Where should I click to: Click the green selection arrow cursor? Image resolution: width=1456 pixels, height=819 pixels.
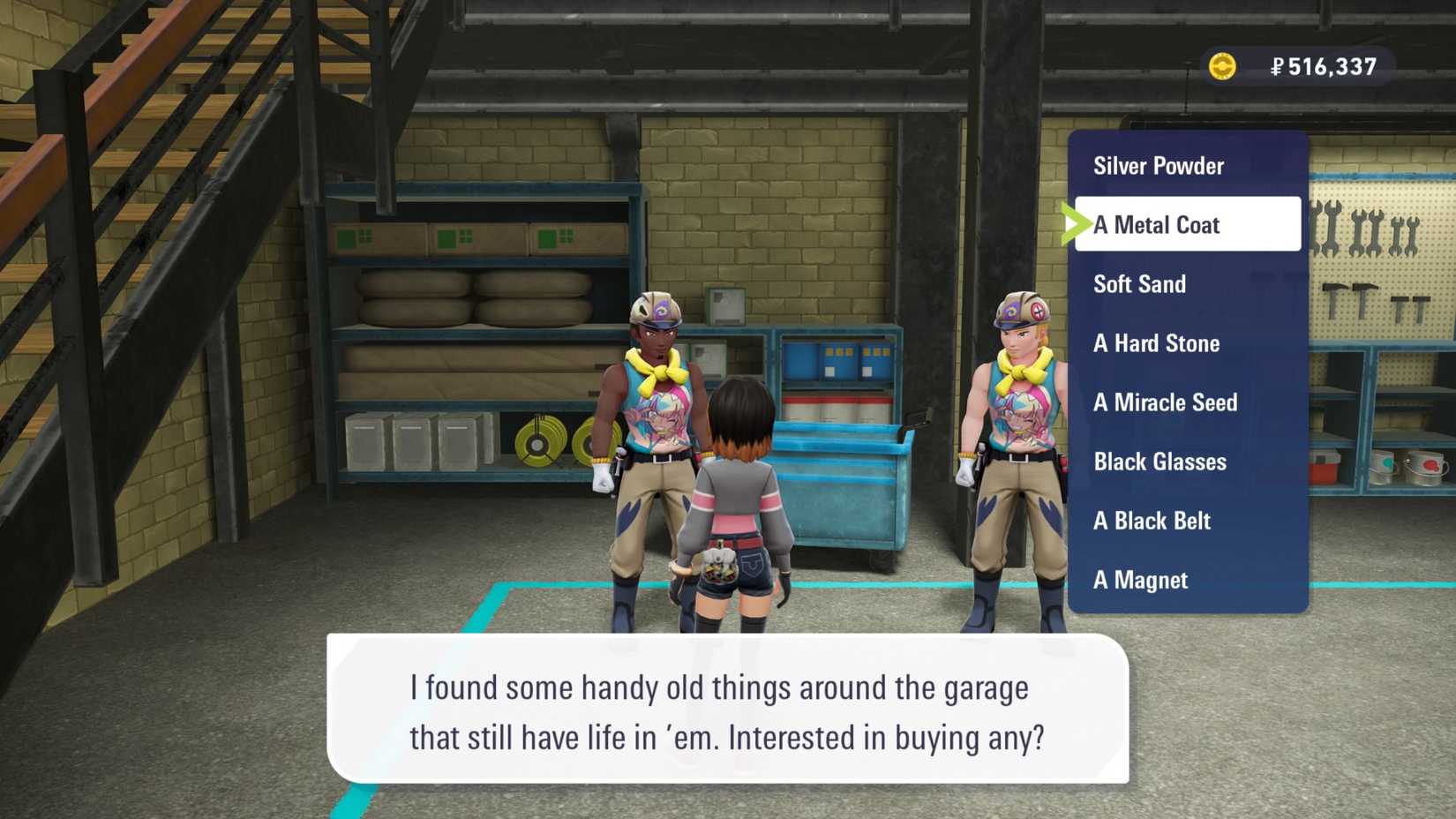pyautogui.click(x=1076, y=223)
